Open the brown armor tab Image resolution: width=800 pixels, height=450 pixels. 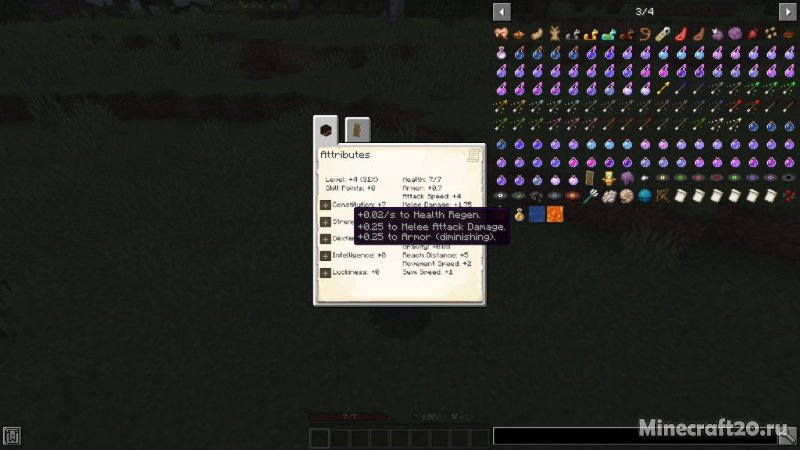[357, 130]
